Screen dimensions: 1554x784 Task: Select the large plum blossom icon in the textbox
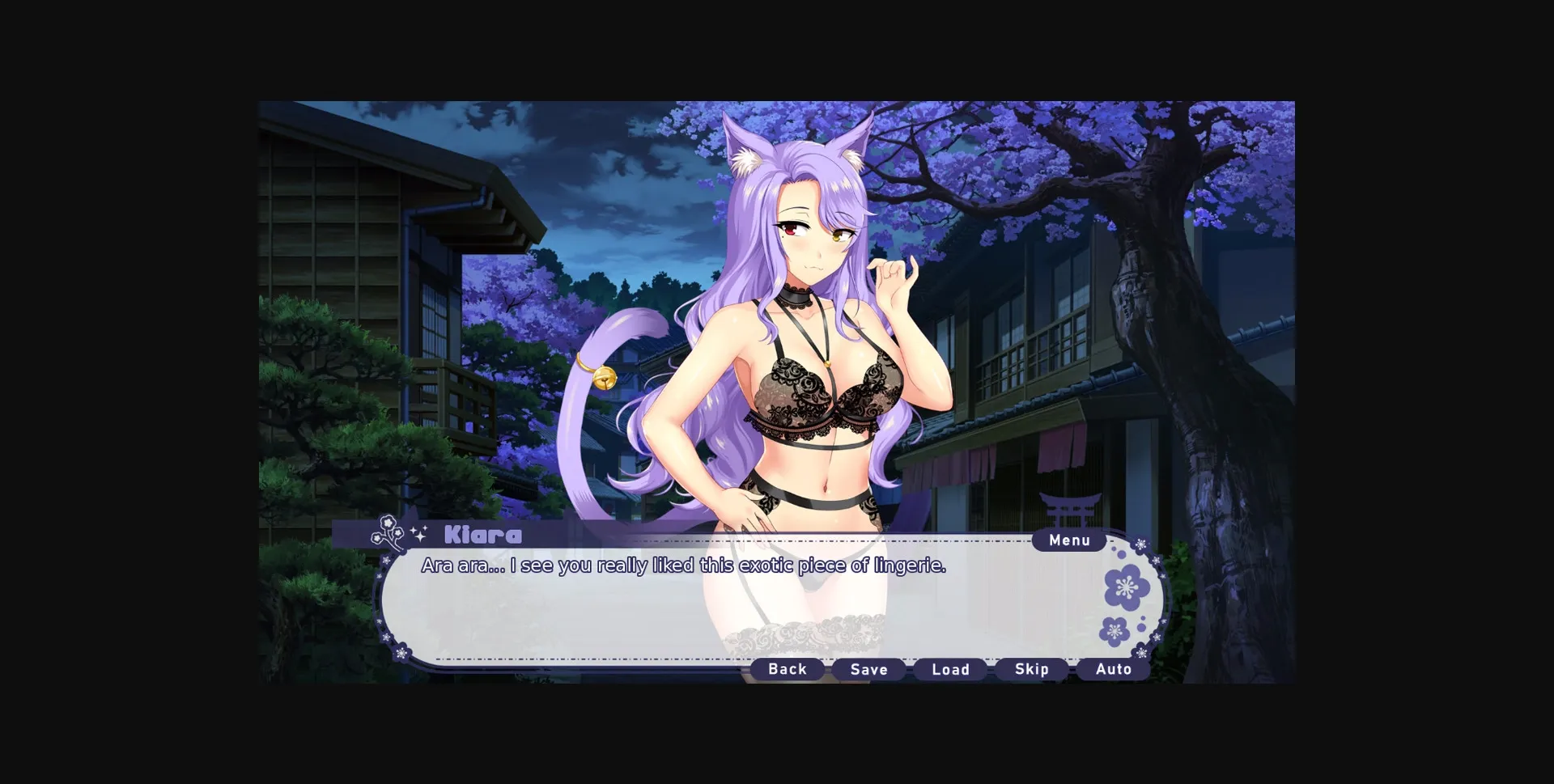[1126, 587]
